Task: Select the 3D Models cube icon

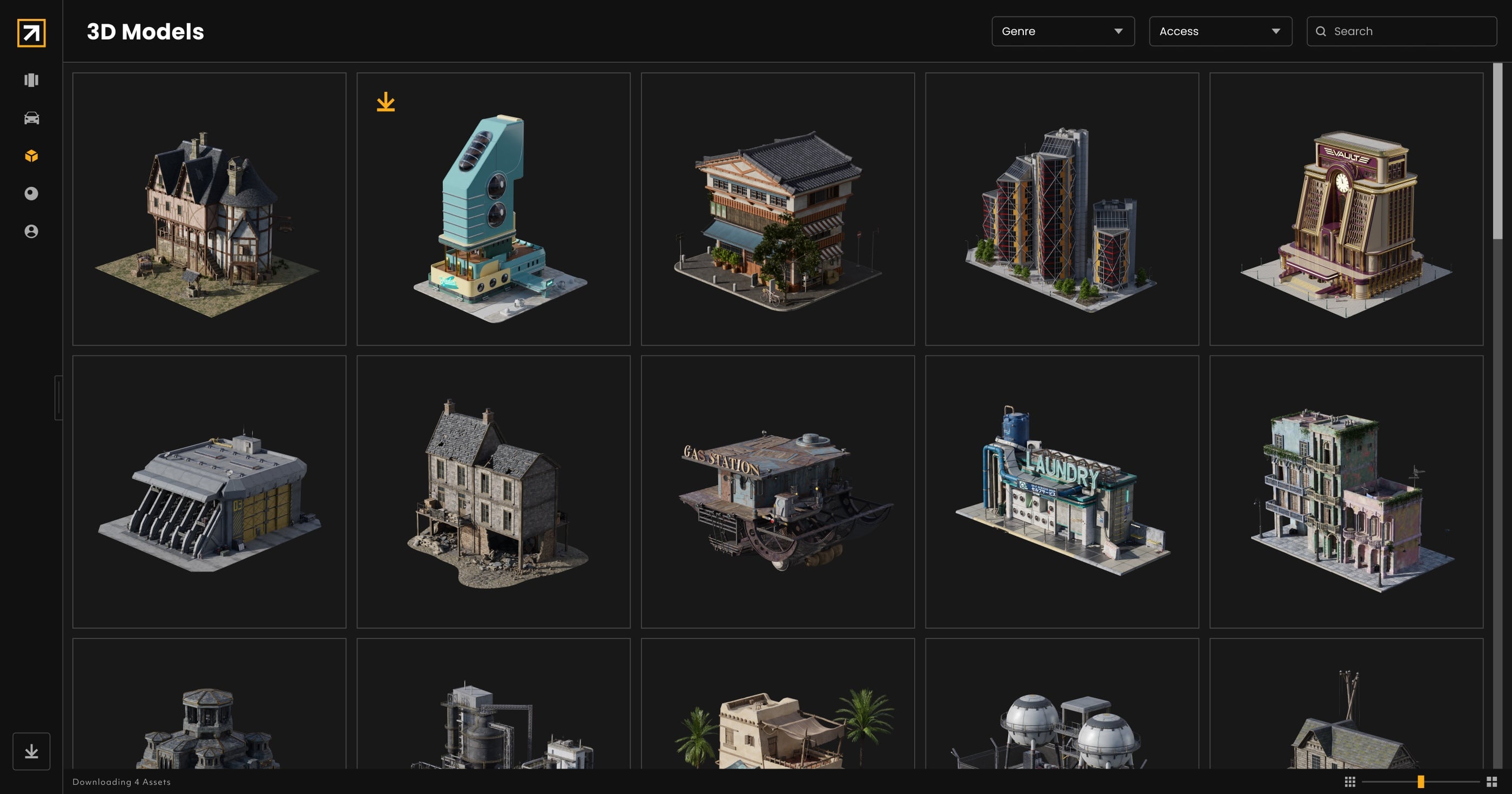Action: click(31, 156)
